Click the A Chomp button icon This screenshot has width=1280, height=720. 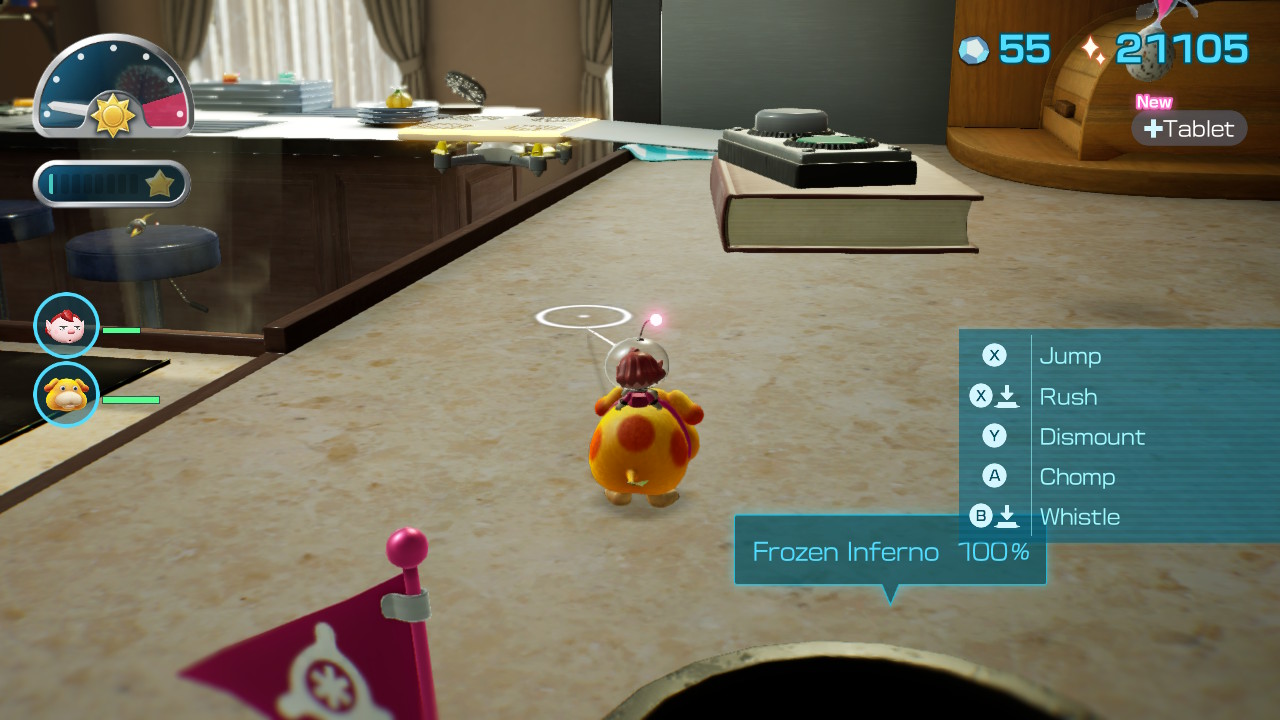(993, 476)
